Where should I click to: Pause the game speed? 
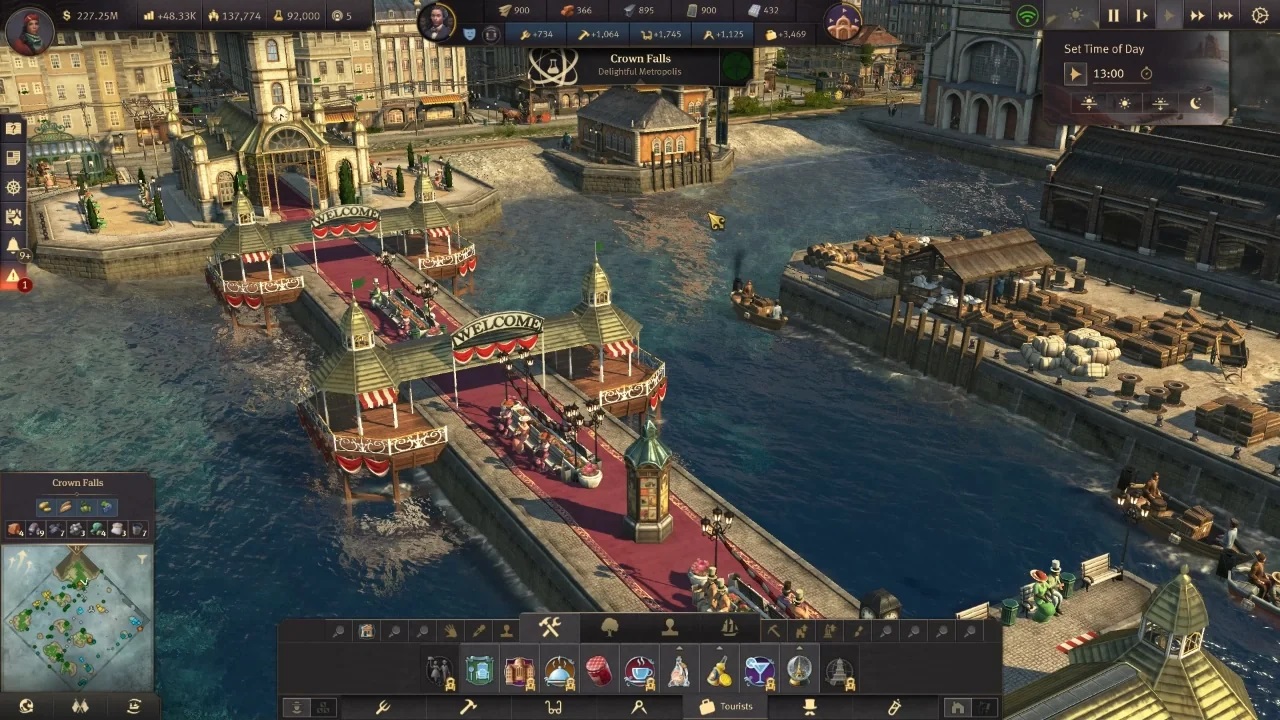1113,15
